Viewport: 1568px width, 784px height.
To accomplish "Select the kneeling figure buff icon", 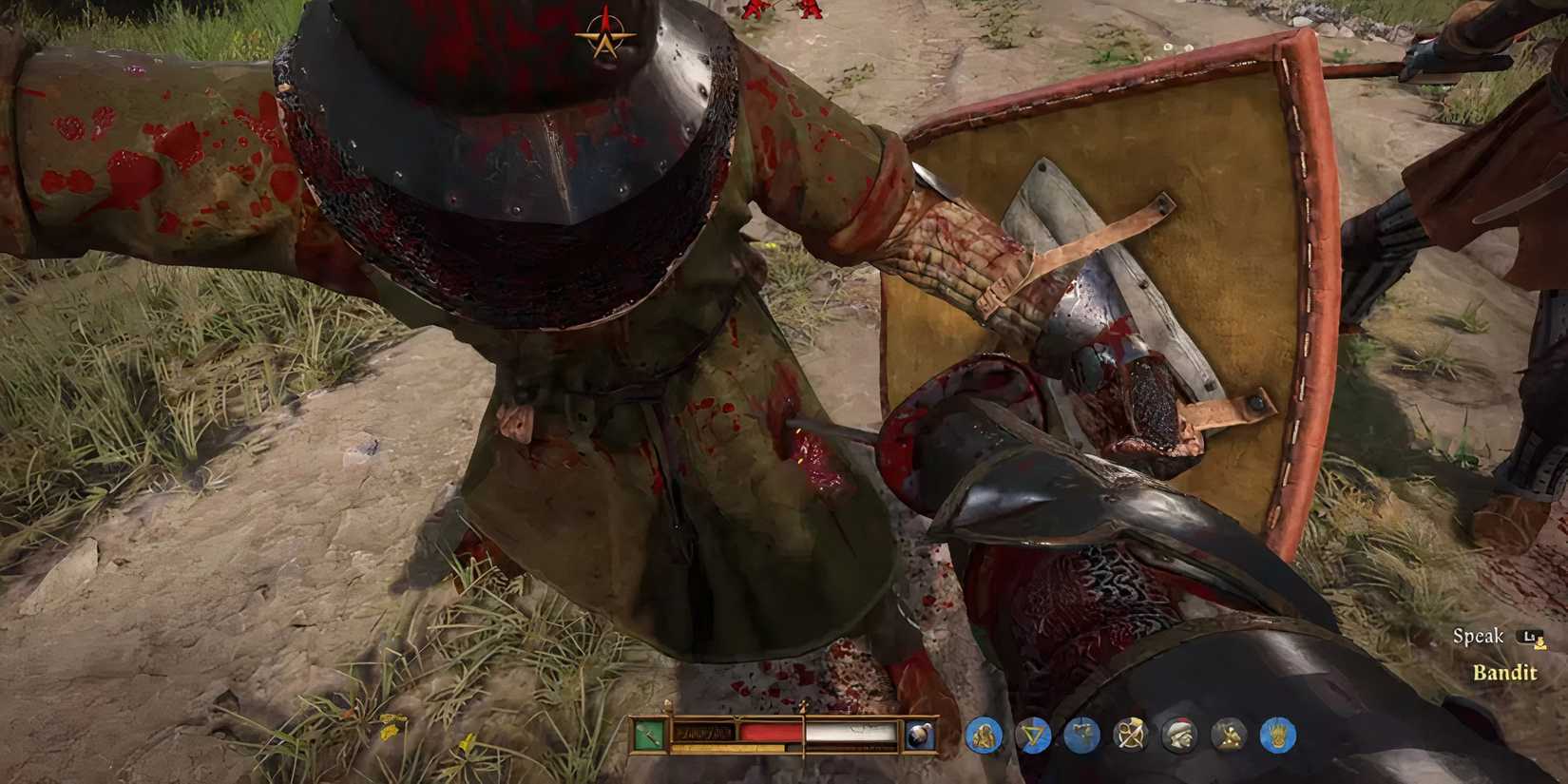I will (x=985, y=734).
